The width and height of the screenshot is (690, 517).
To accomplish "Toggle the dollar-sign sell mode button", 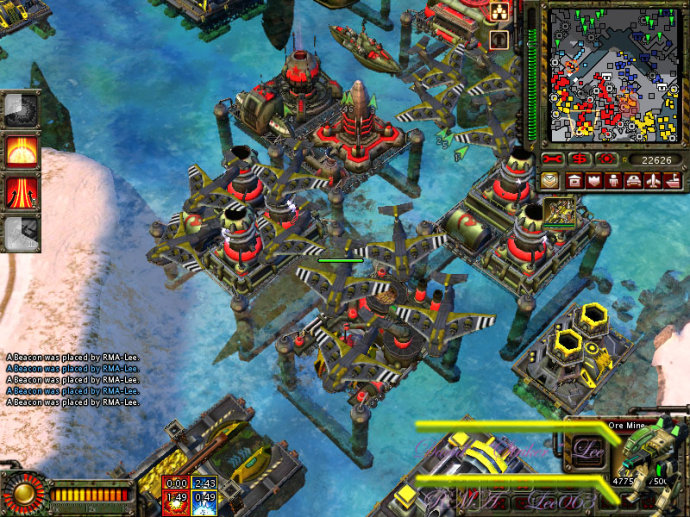I will [x=580, y=159].
